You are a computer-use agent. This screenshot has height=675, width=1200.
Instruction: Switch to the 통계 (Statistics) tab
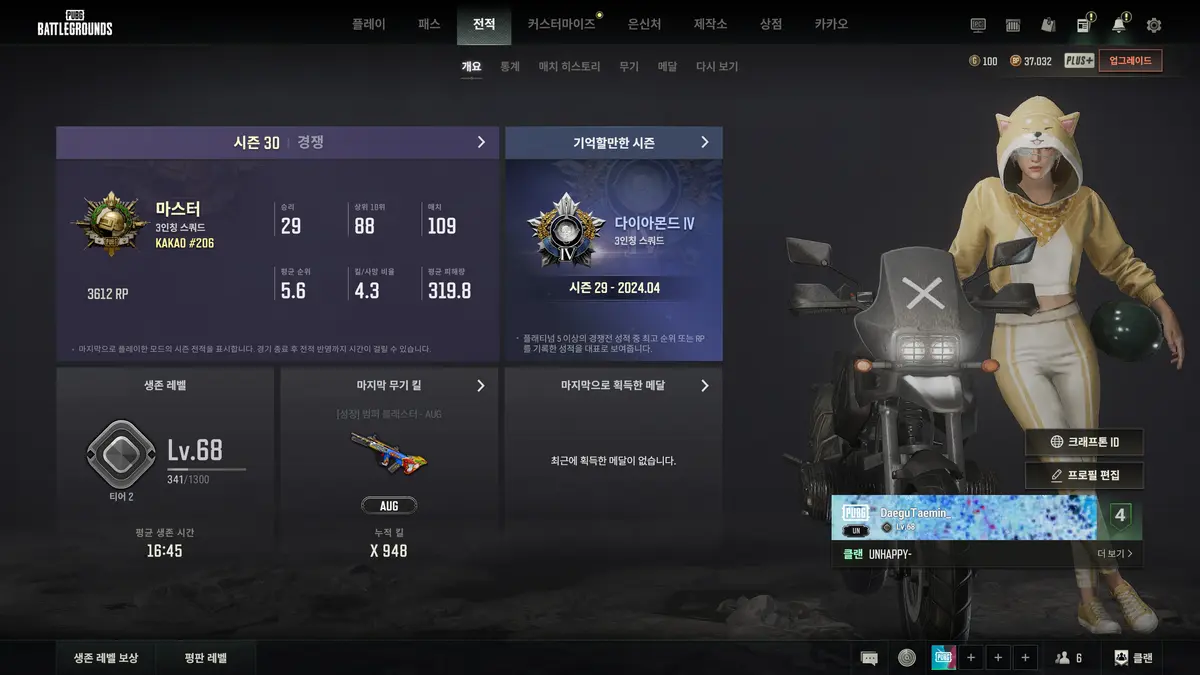pos(510,66)
